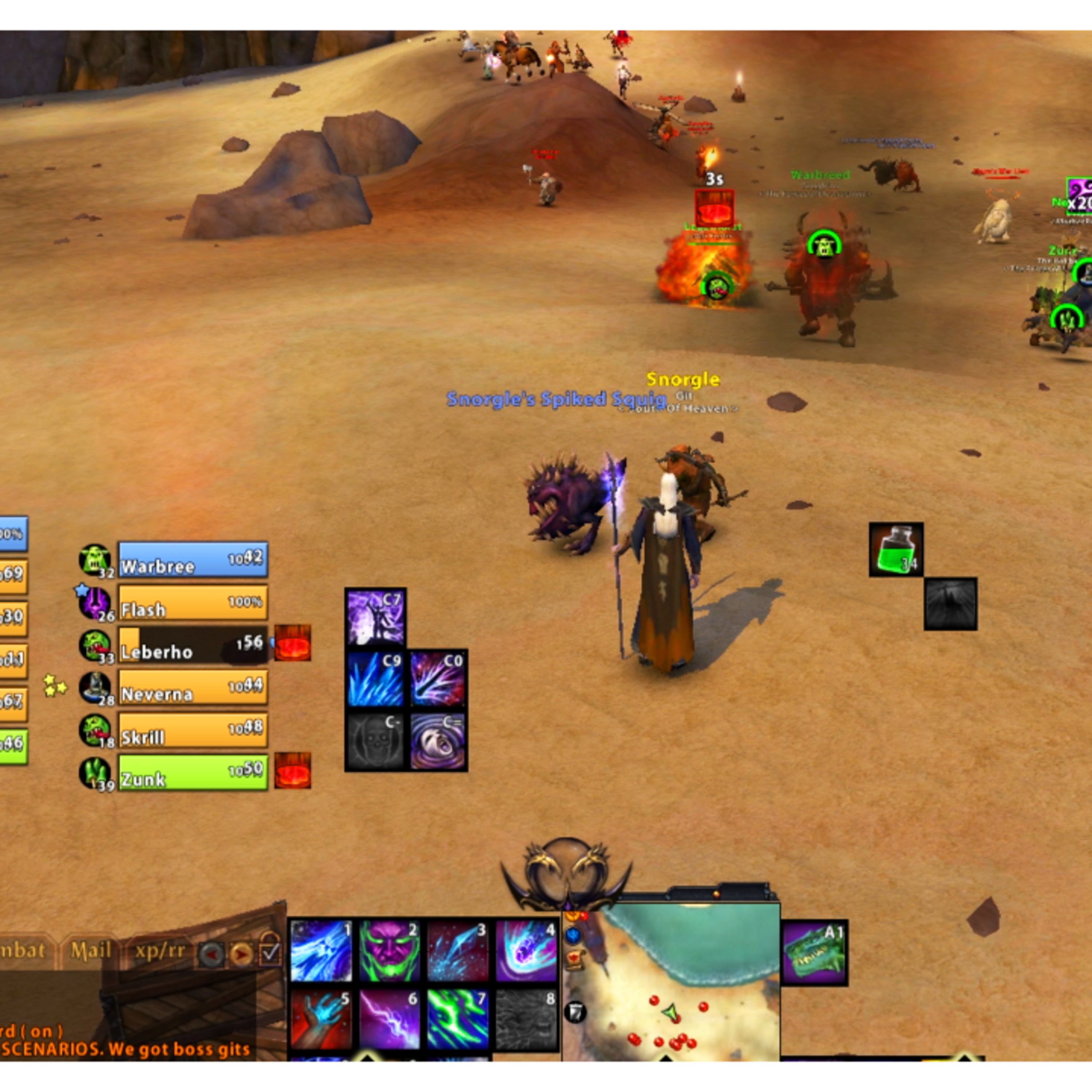
Task: Cast the blue ice spikes ability C9
Action: click(375, 679)
